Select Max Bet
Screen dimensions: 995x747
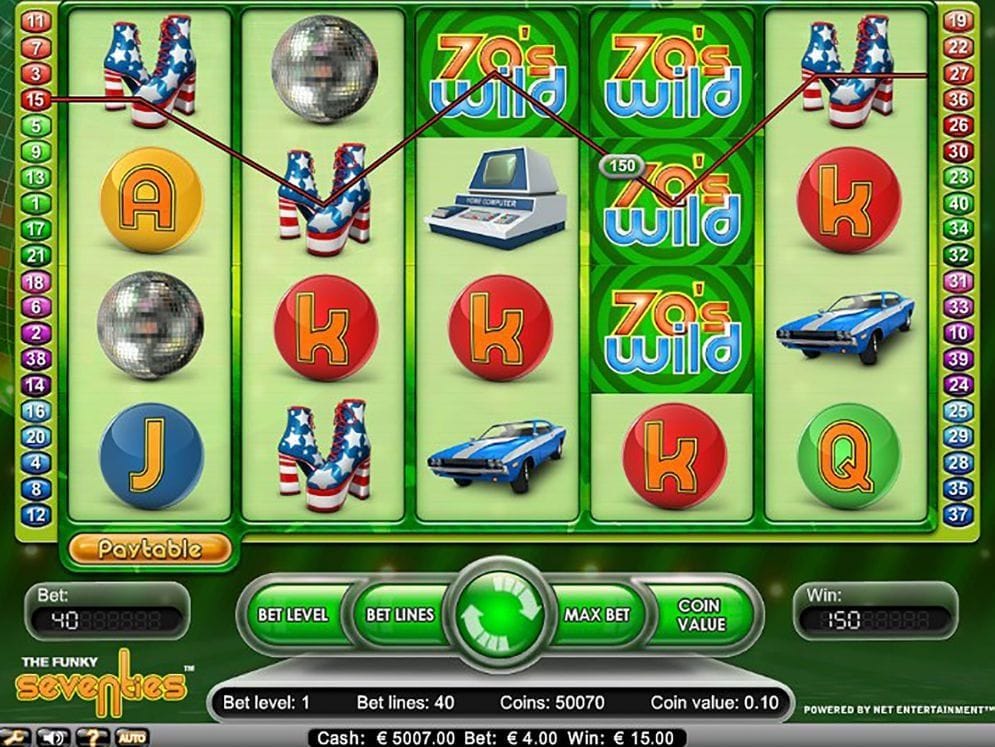597,614
